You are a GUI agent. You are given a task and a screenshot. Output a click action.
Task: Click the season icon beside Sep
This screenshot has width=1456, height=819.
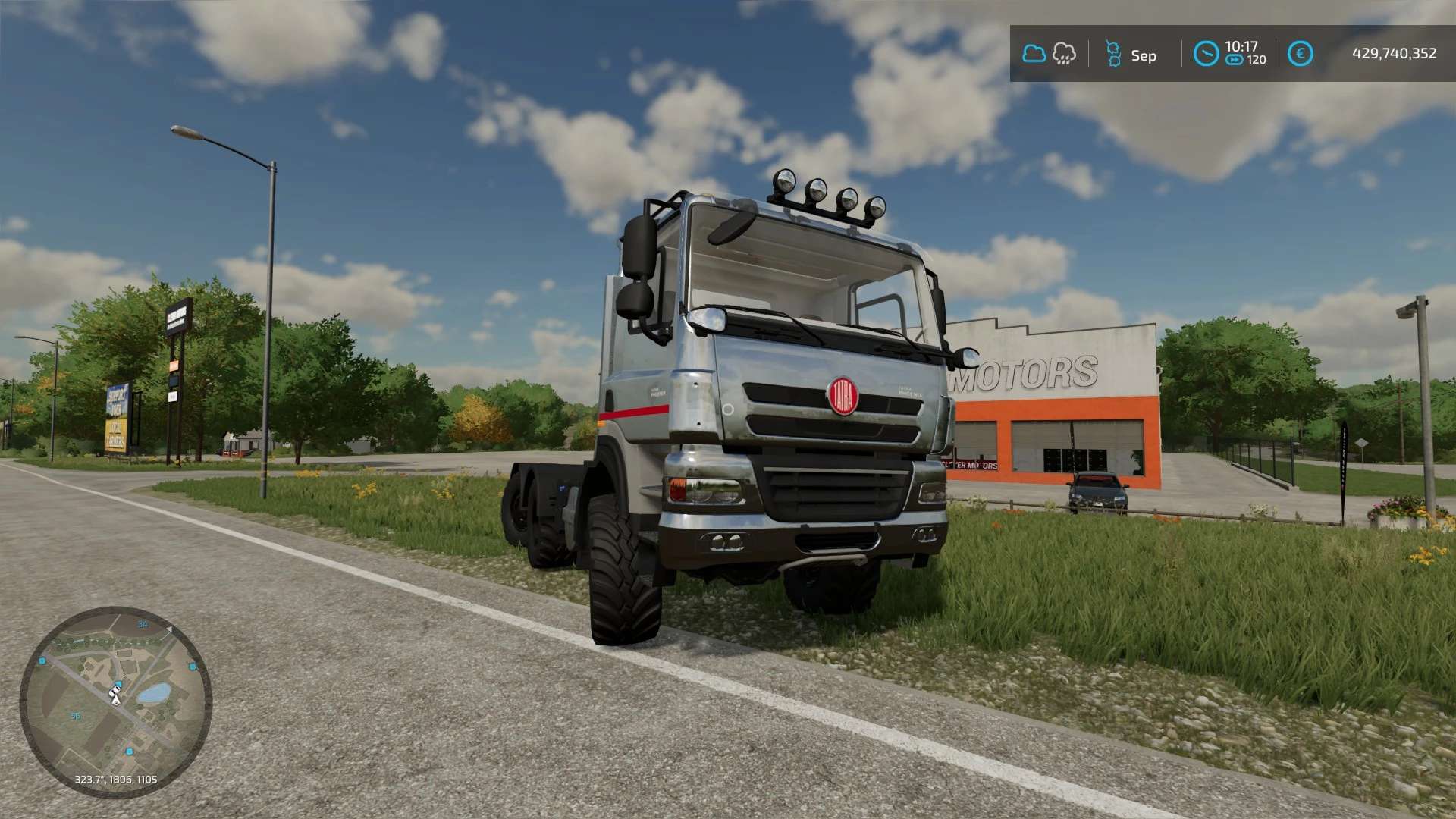click(x=1113, y=55)
